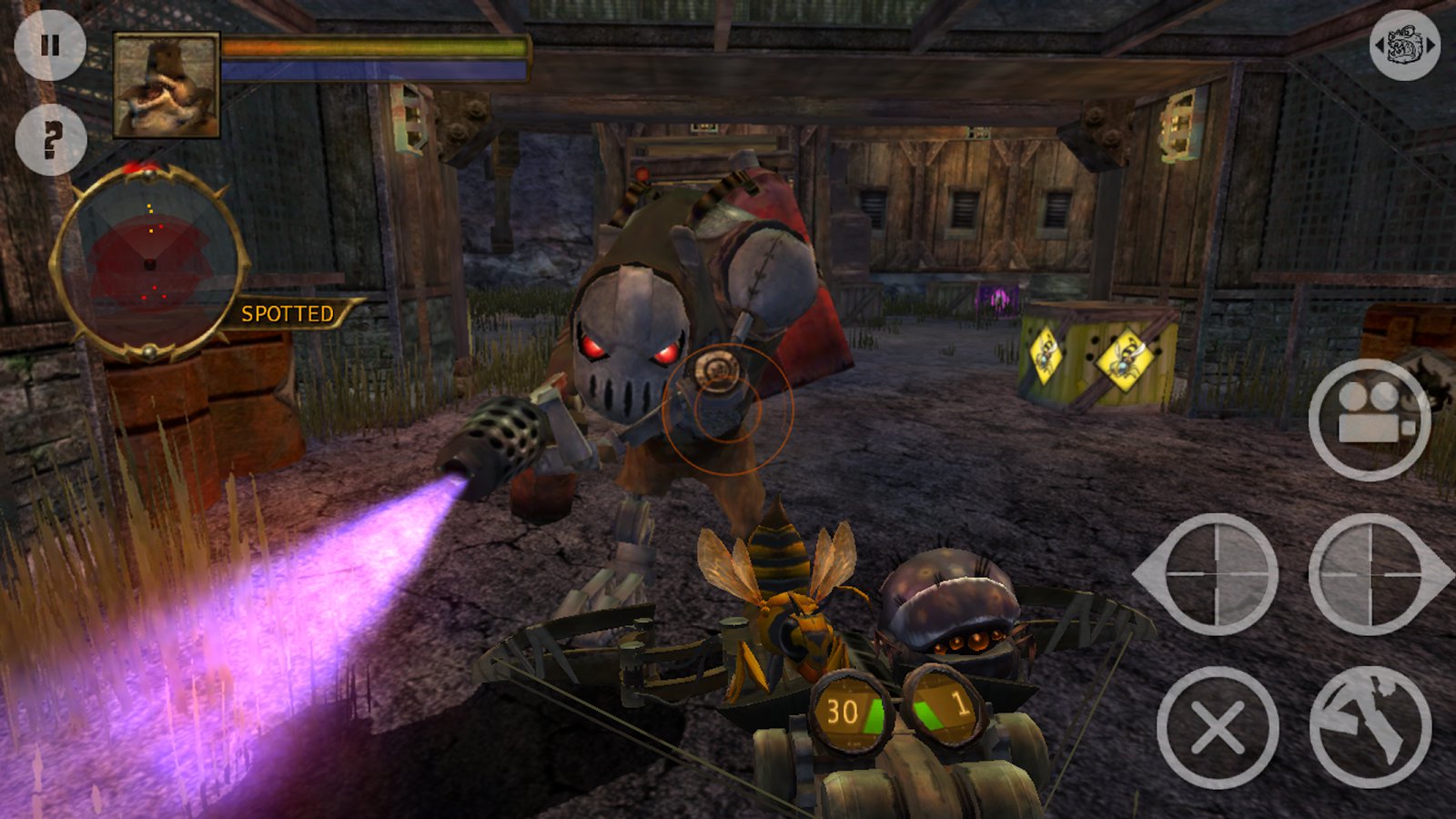
Task: Fire the right crosshair ammo button
Action: (1370, 574)
